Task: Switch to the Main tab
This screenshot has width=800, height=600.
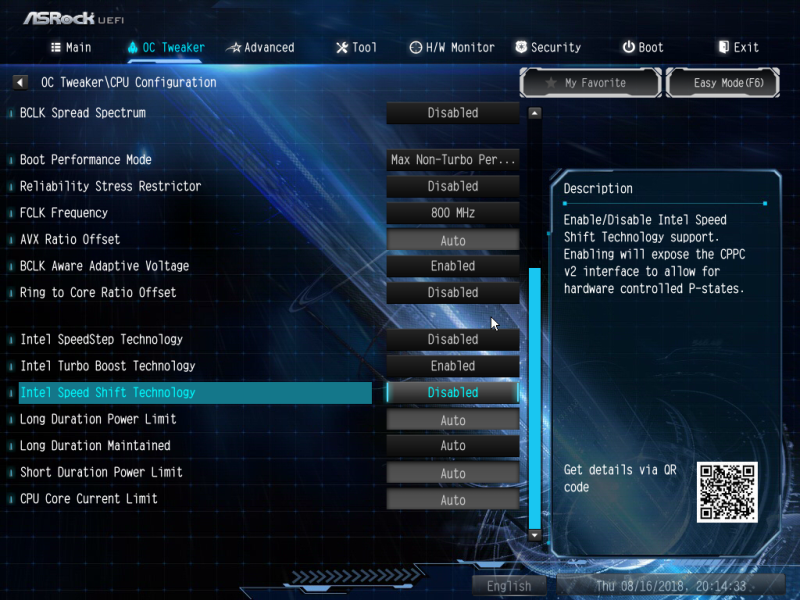Action: coord(71,47)
